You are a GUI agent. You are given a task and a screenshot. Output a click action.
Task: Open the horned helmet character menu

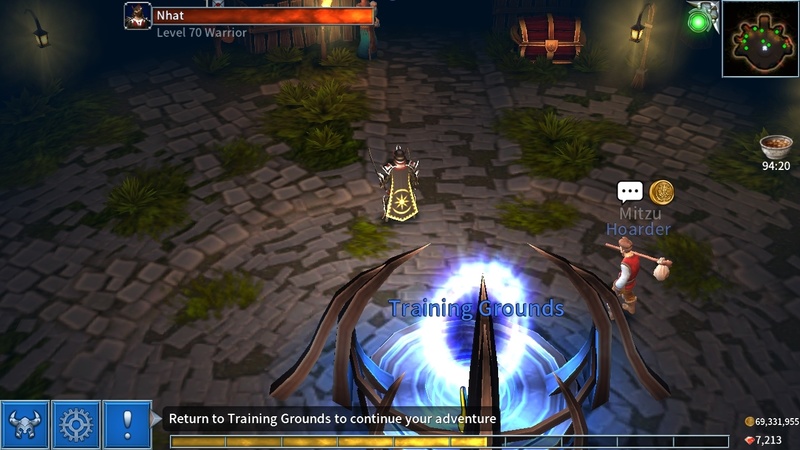coord(25,425)
